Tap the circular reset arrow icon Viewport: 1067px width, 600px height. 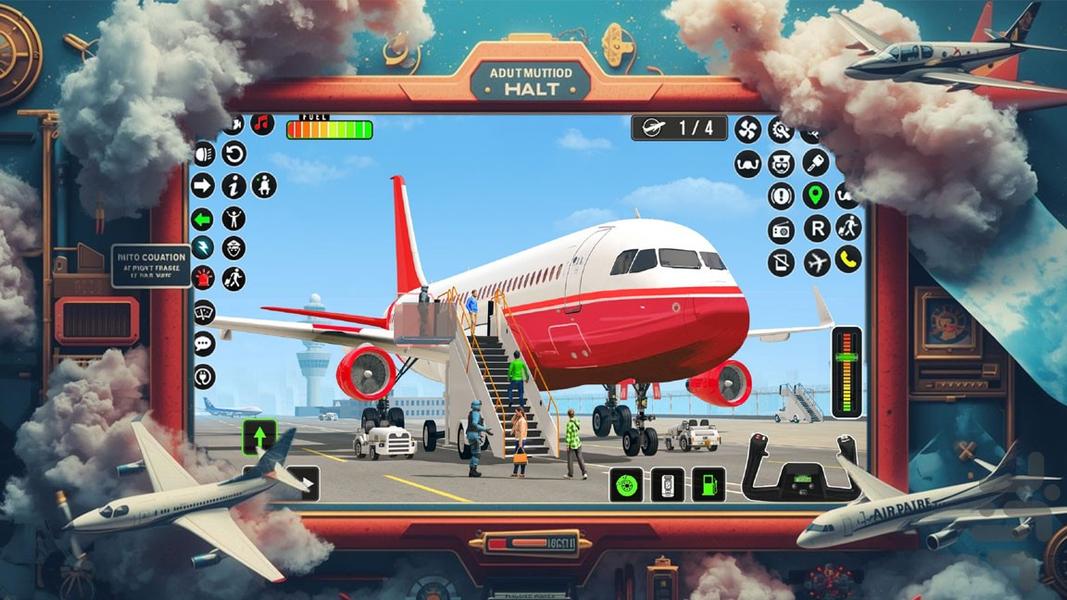[234, 153]
